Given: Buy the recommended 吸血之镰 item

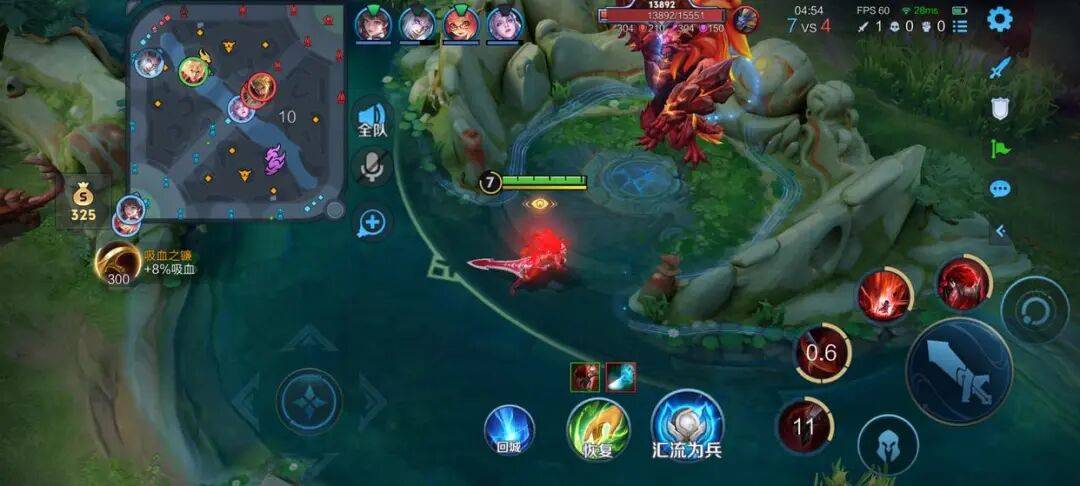Looking at the screenshot, I should [118, 263].
